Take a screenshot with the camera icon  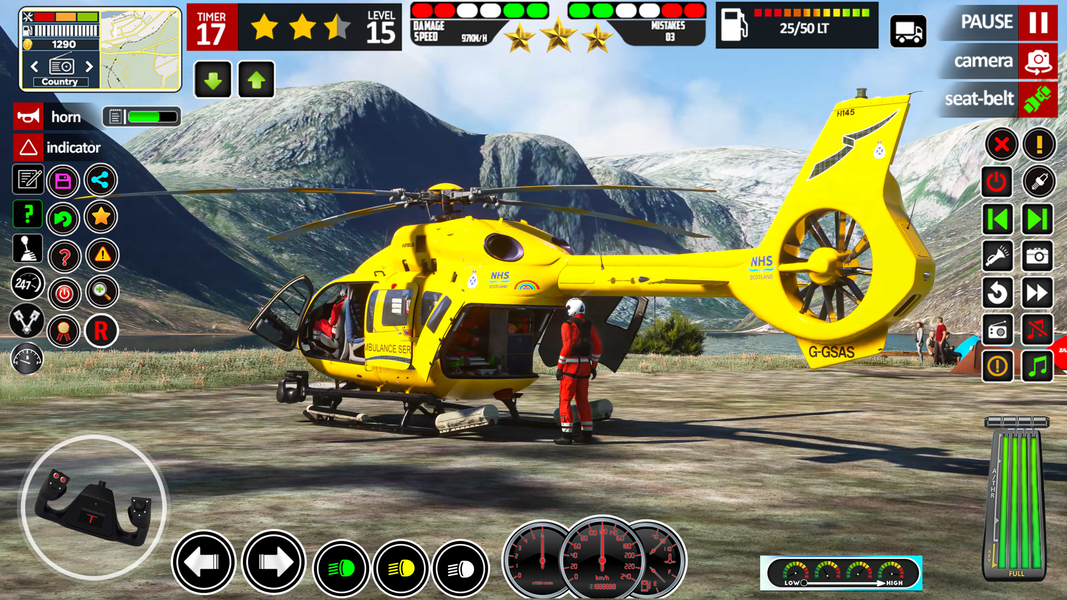1038,256
